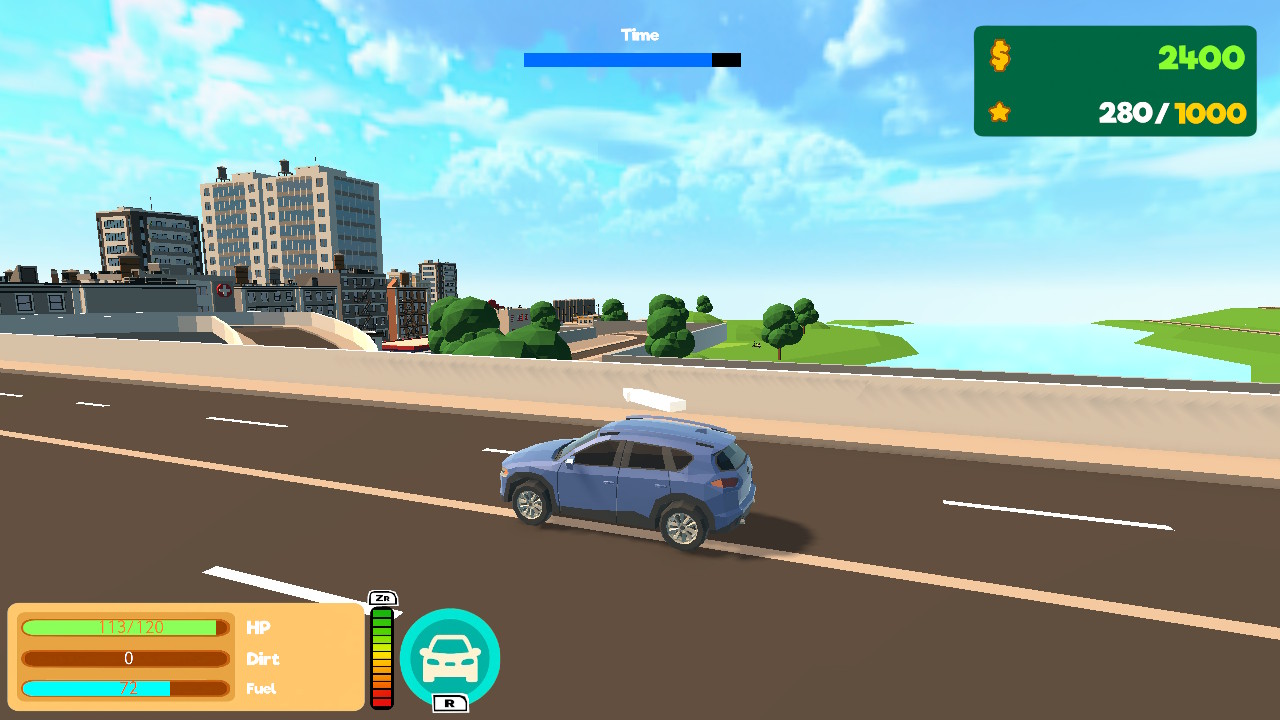Click the Fuel label in the status panel

coord(260,689)
